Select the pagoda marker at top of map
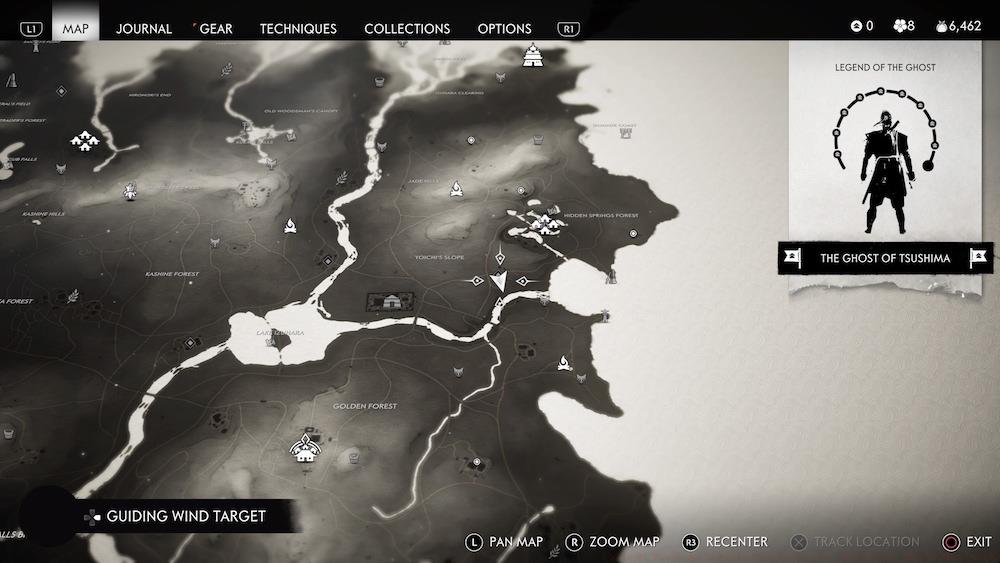 point(533,55)
